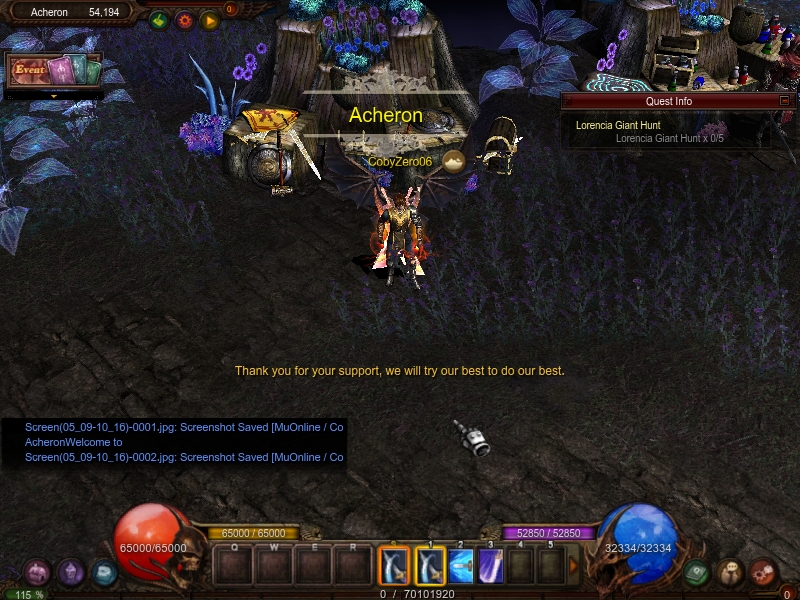Use the purple slash skill in slot 3
The width and height of the screenshot is (800, 600).
[491, 567]
